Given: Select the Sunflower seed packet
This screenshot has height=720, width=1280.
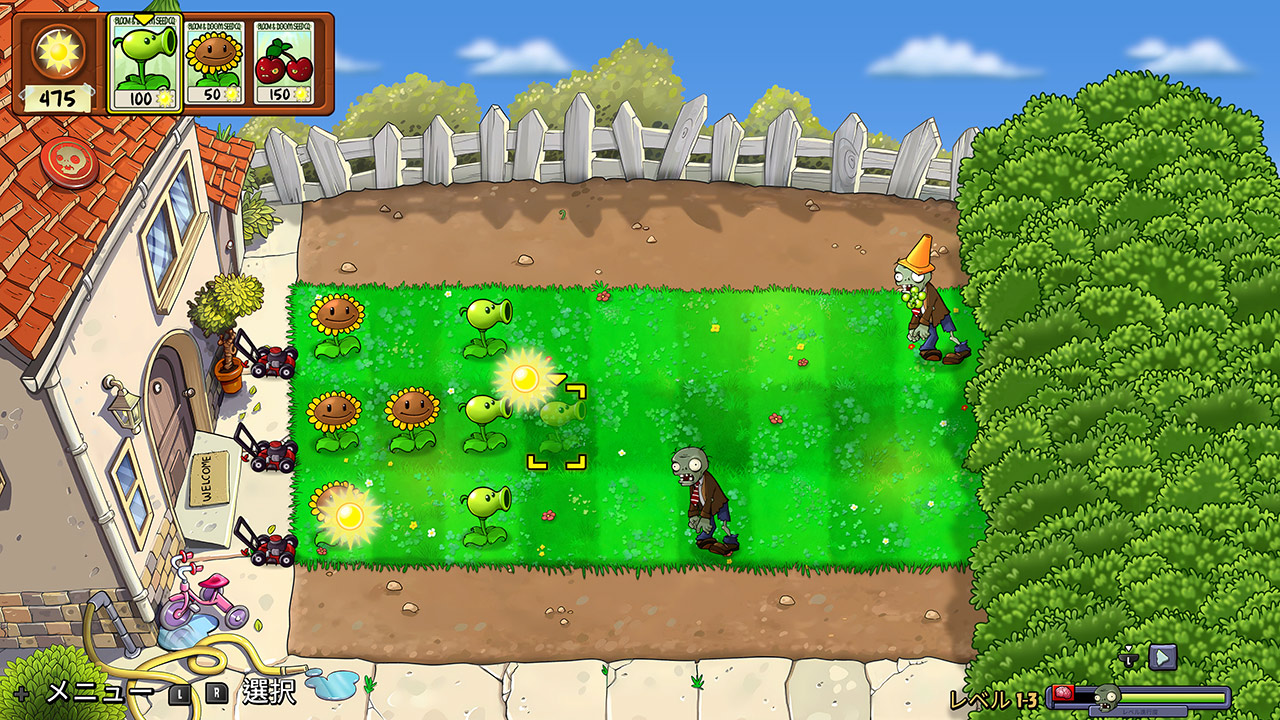Looking at the screenshot, I should pos(213,62).
